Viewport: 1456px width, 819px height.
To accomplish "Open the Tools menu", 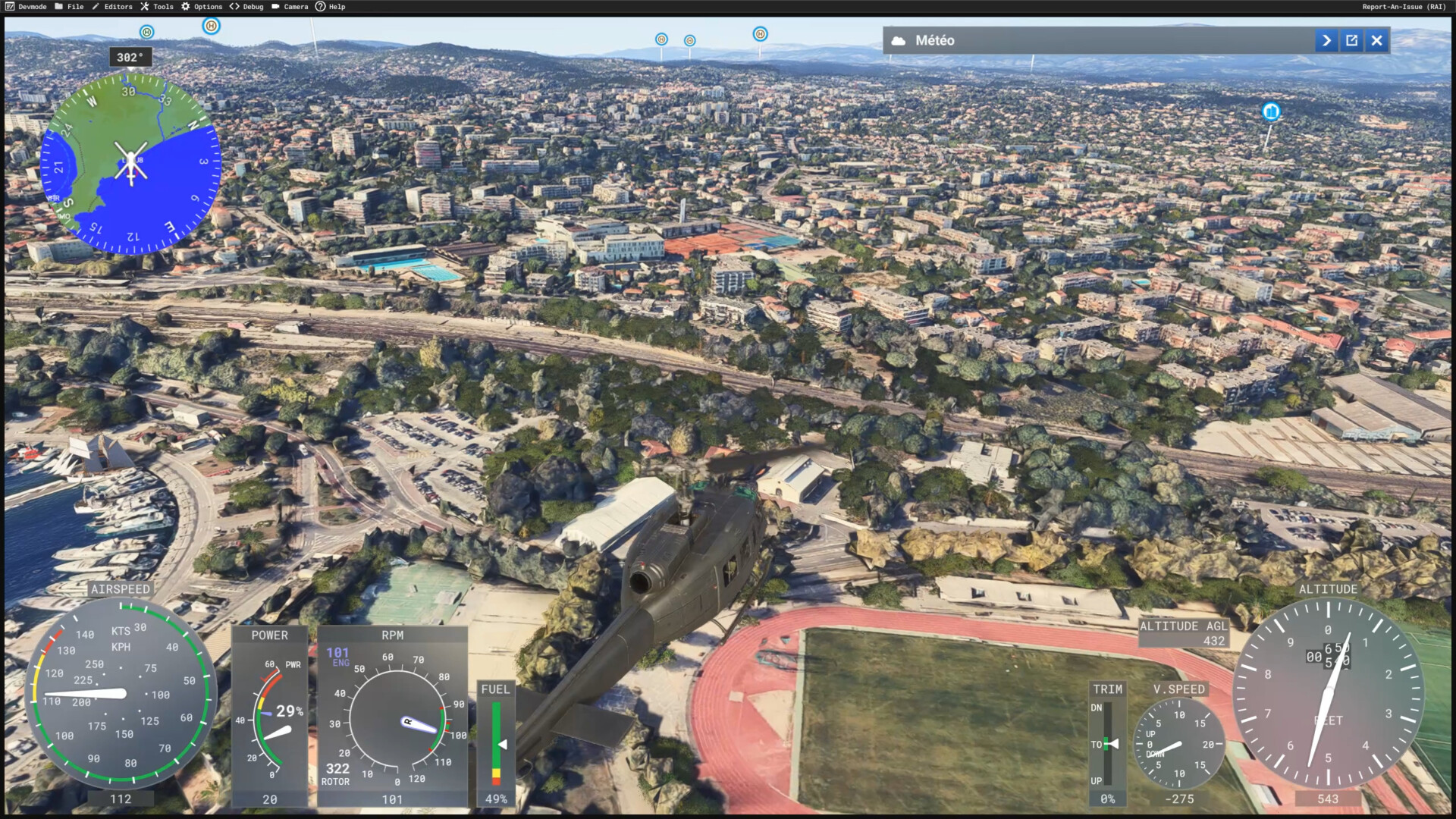I will pyautogui.click(x=157, y=7).
